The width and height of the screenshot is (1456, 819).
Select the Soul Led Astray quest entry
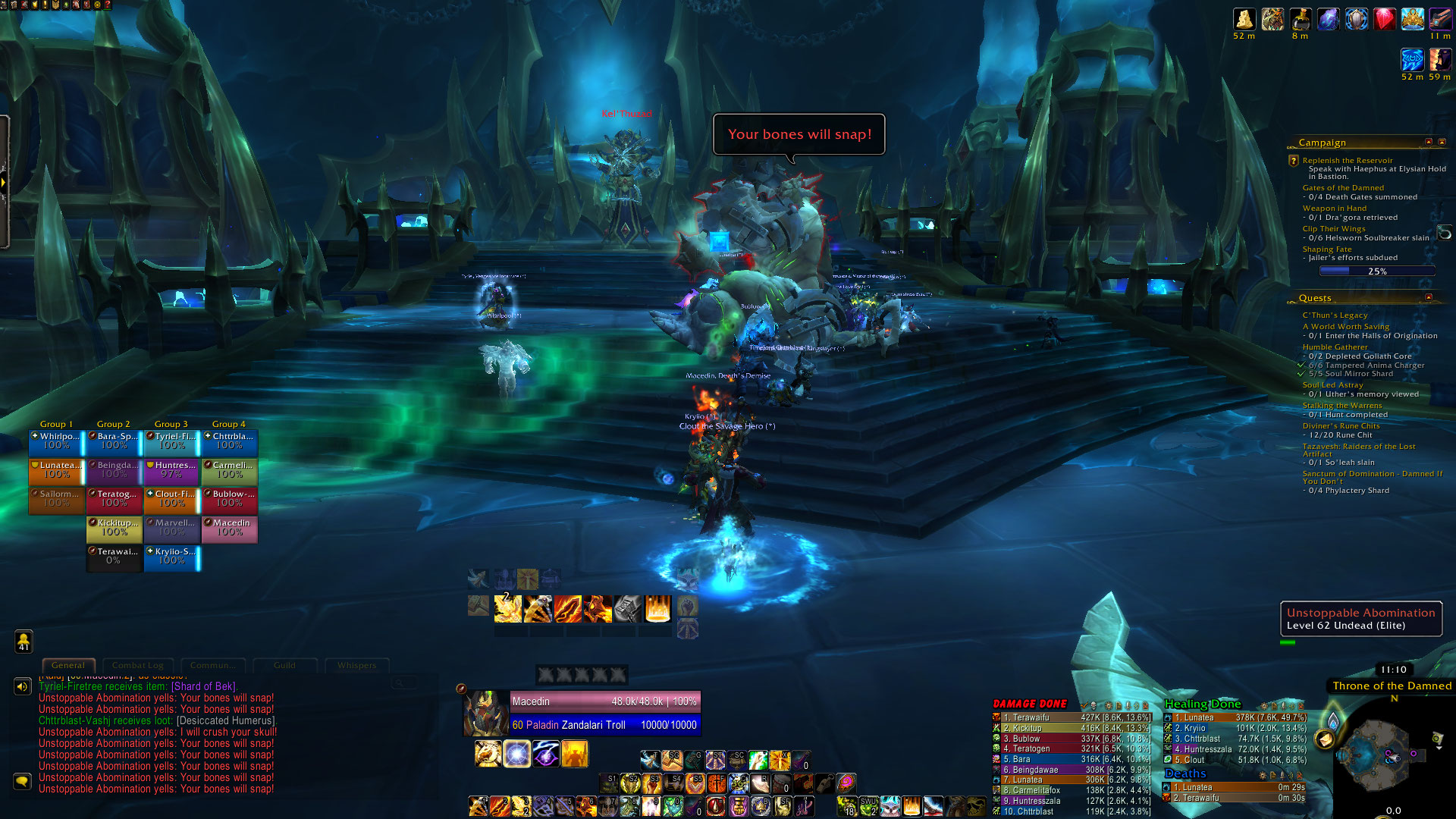click(1332, 385)
